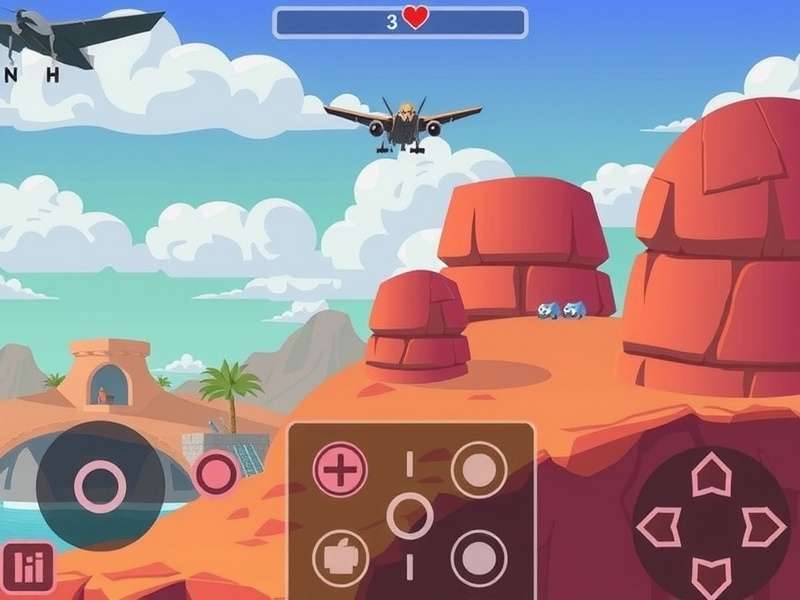Tap the virtual joystick thumb ring
Screen dimensions: 800x600
(x=100, y=487)
